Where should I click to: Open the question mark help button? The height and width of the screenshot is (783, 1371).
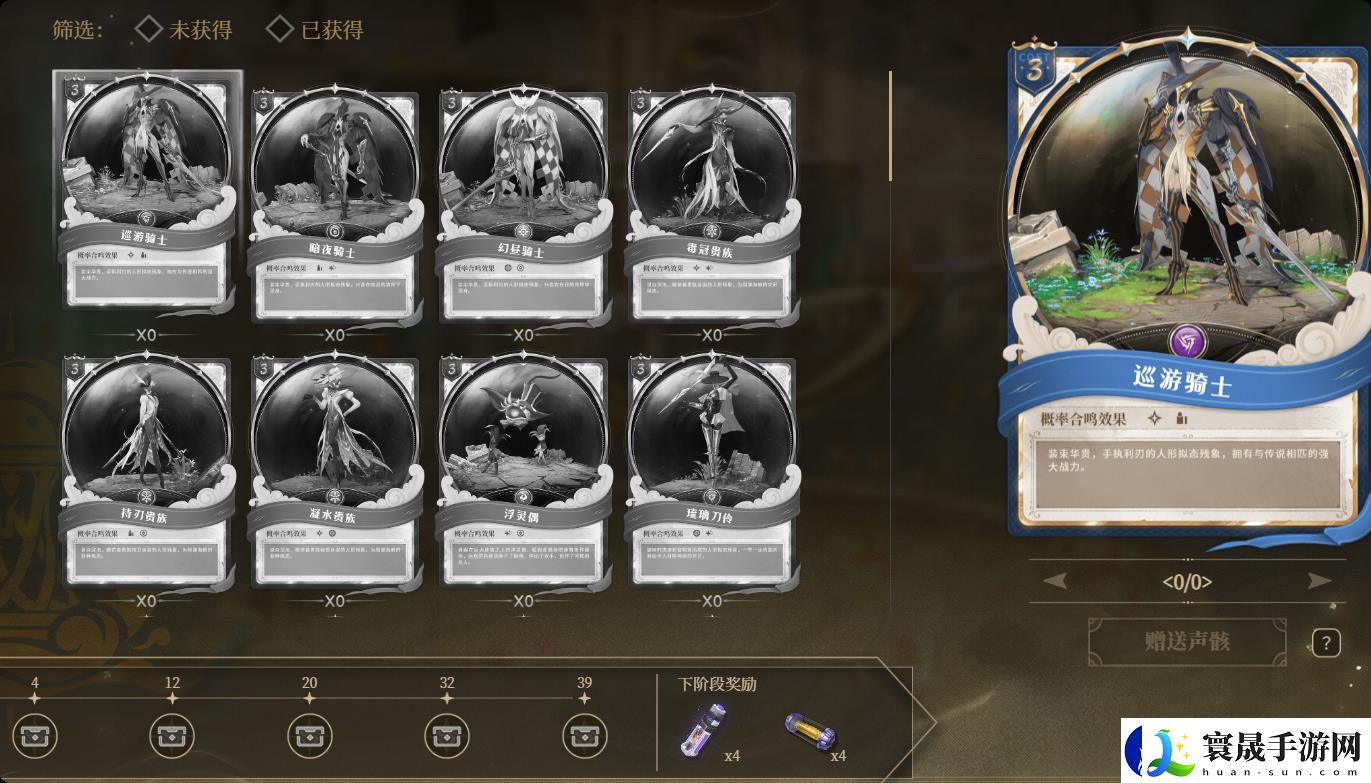(x=1326, y=643)
